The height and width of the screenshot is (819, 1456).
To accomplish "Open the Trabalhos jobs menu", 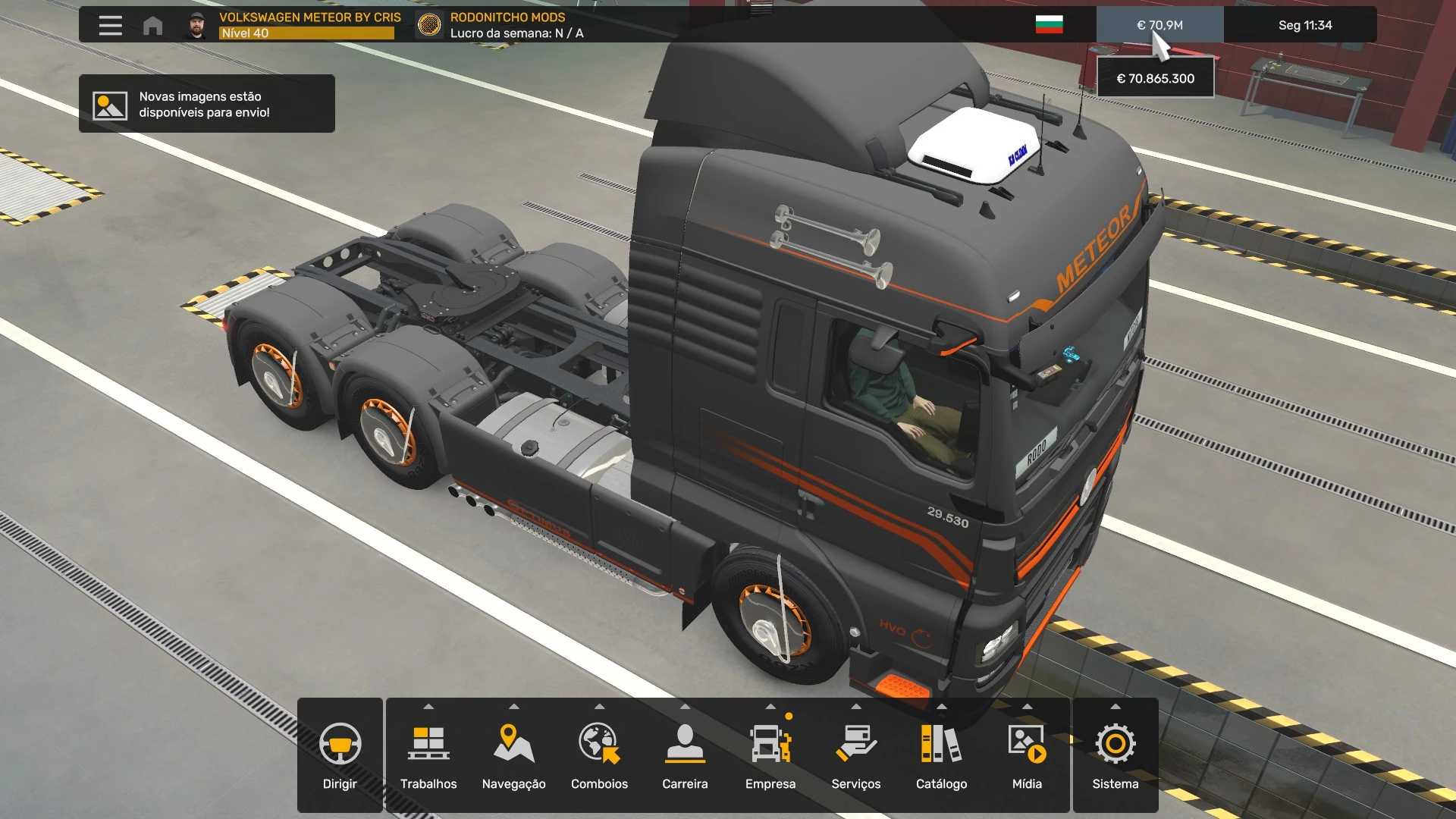I will 428,755.
